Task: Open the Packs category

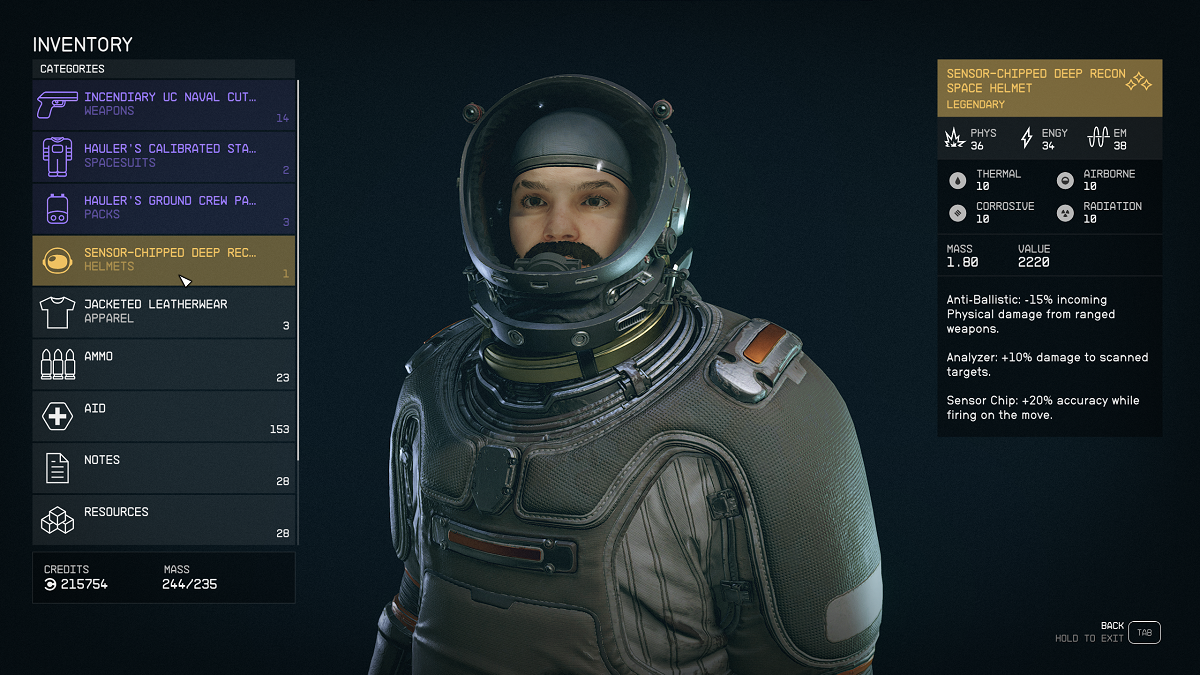Action: tap(164, 208)
